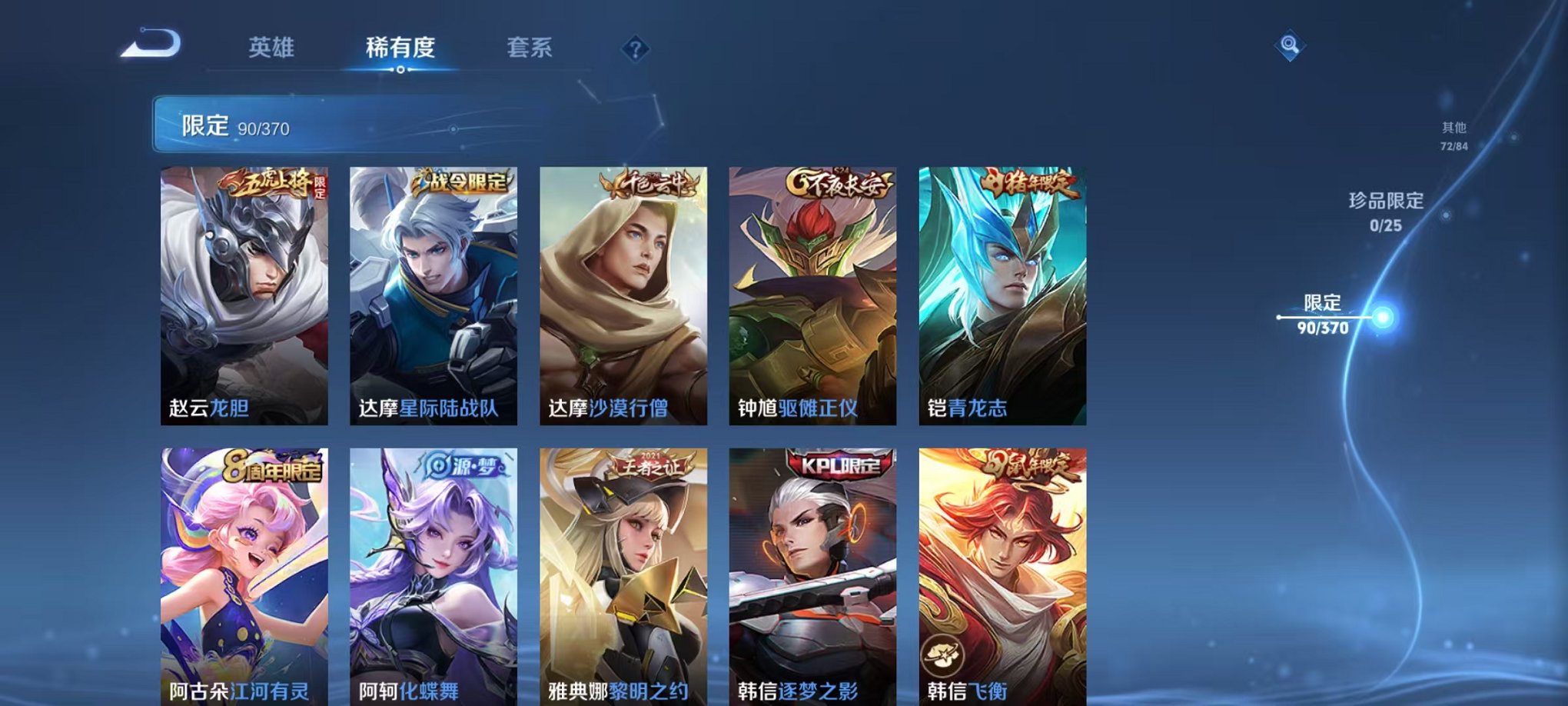Switch to the 英雄 tab
Screen dimensions: 1568x706
point(271,48)
